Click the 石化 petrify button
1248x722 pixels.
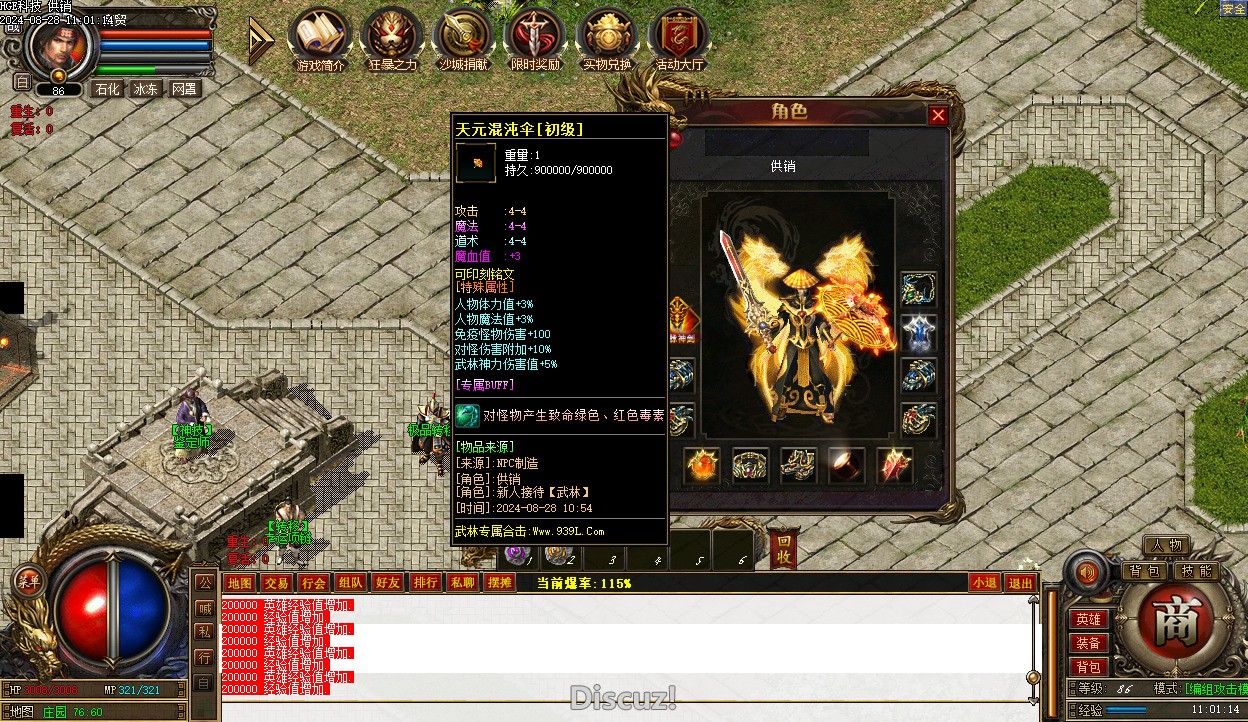pos(106,89)
